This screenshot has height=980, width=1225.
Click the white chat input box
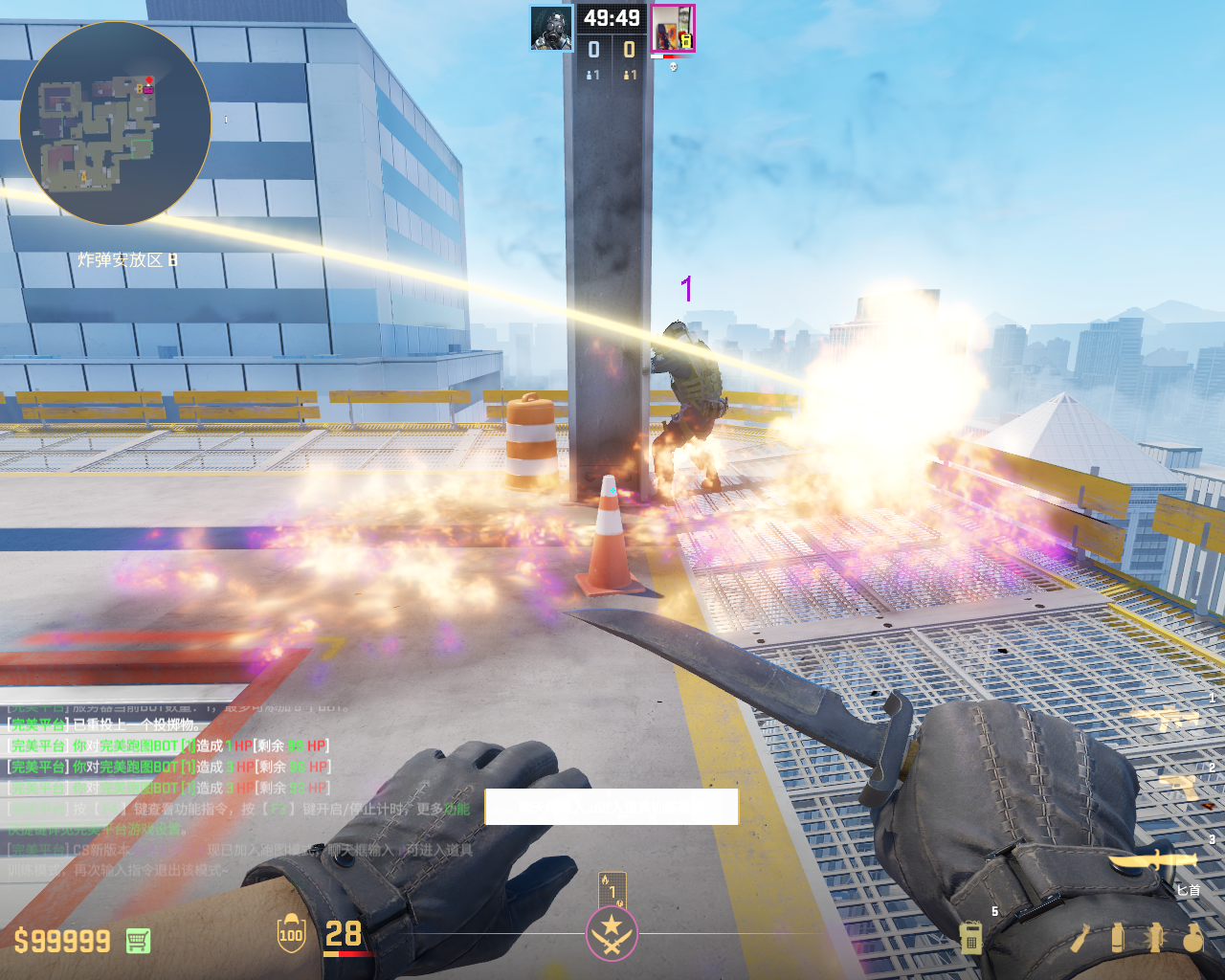[x=612, y=807]
